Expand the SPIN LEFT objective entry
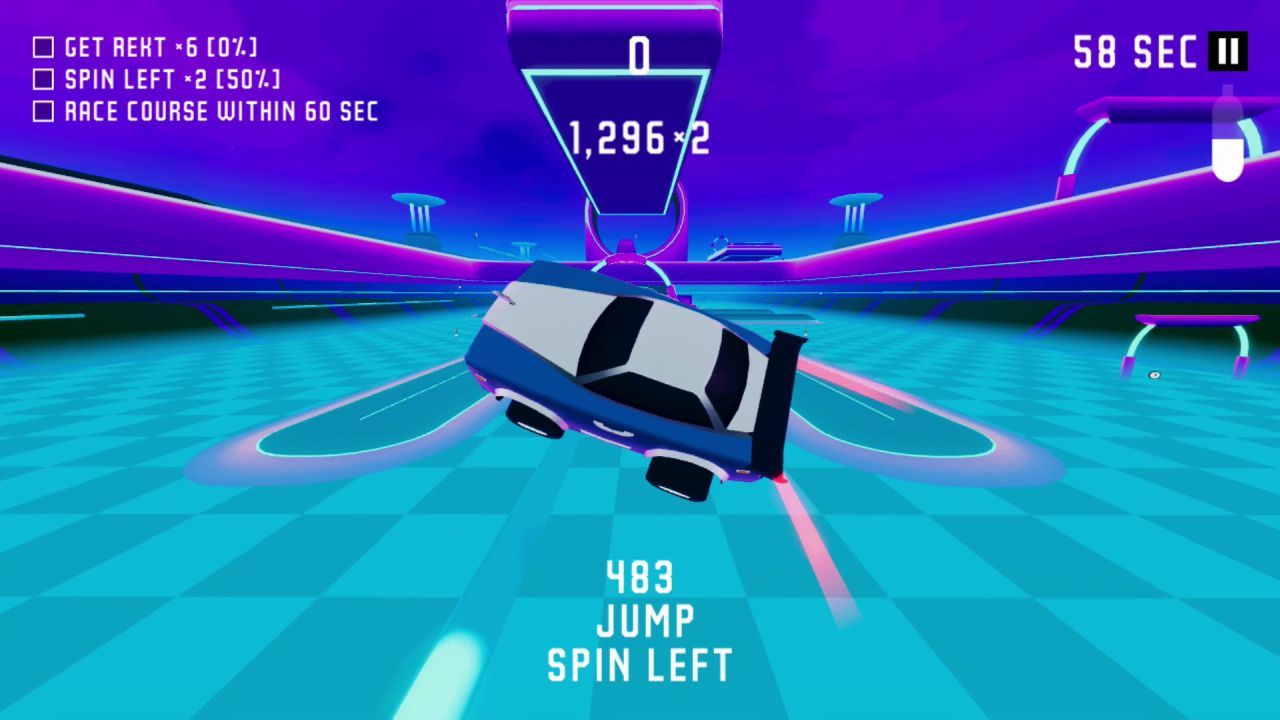This screenshot has width=1280, height=720. coord(170,79)
